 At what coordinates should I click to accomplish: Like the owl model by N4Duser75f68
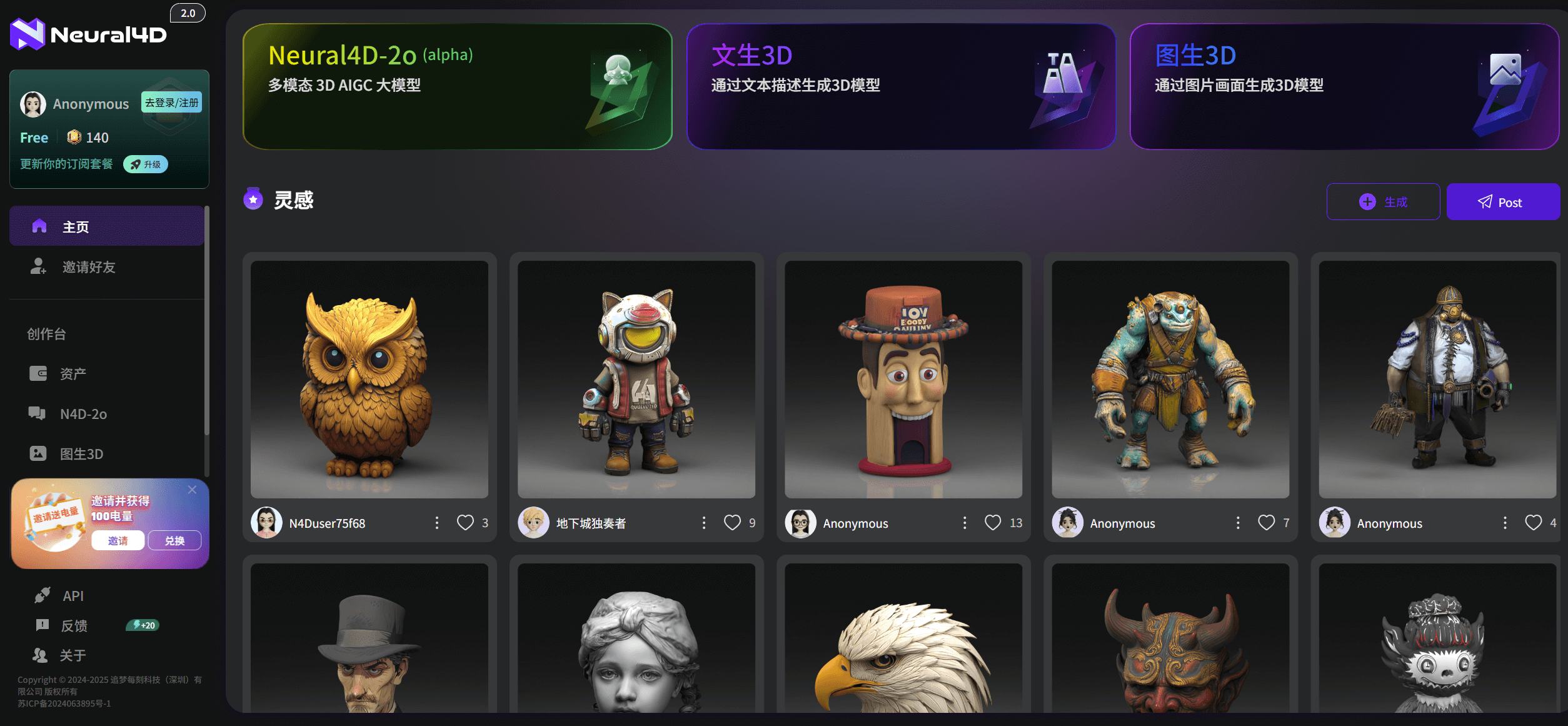click(x=465, y=523)
